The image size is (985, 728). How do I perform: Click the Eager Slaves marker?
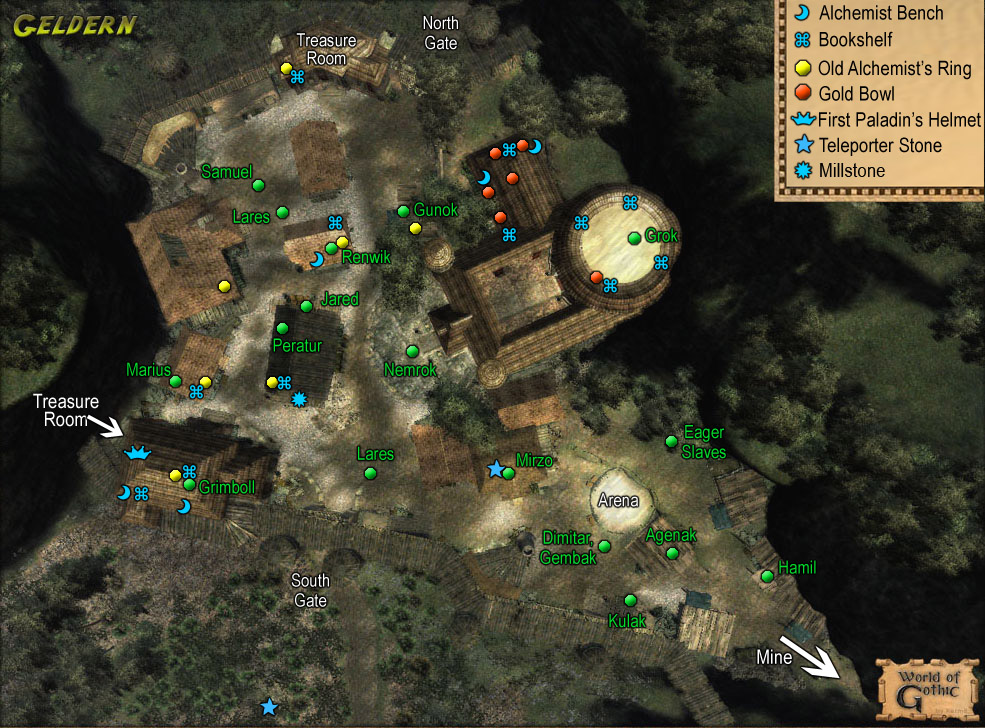(x=671, y=441)
